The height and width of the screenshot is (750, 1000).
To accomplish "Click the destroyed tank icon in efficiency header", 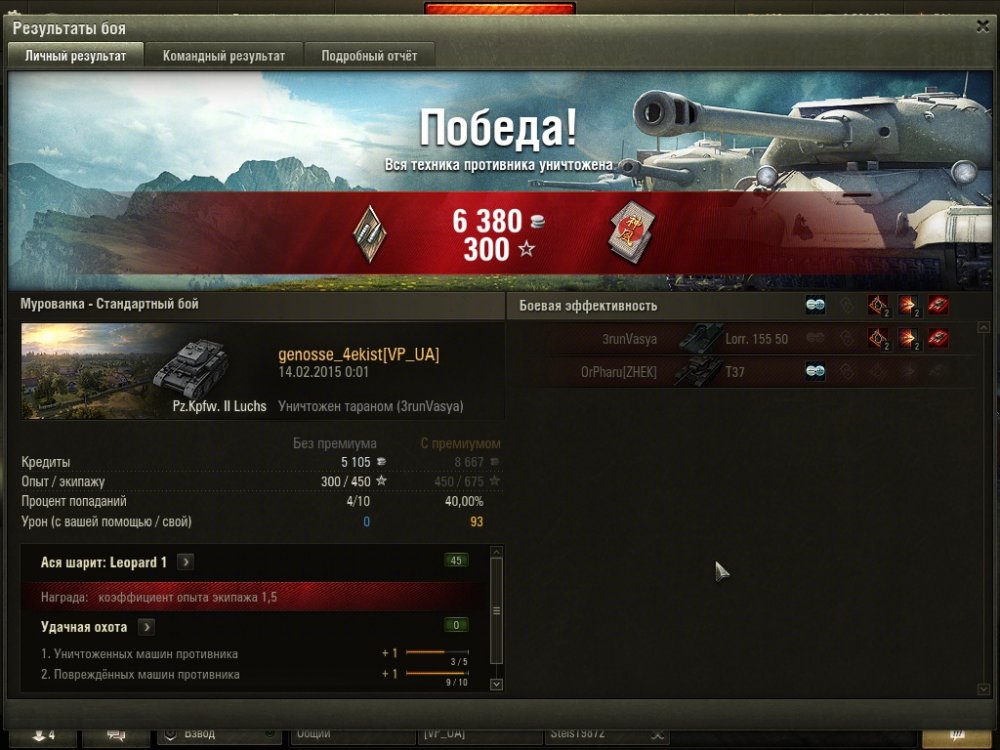I will pos(938,305).
